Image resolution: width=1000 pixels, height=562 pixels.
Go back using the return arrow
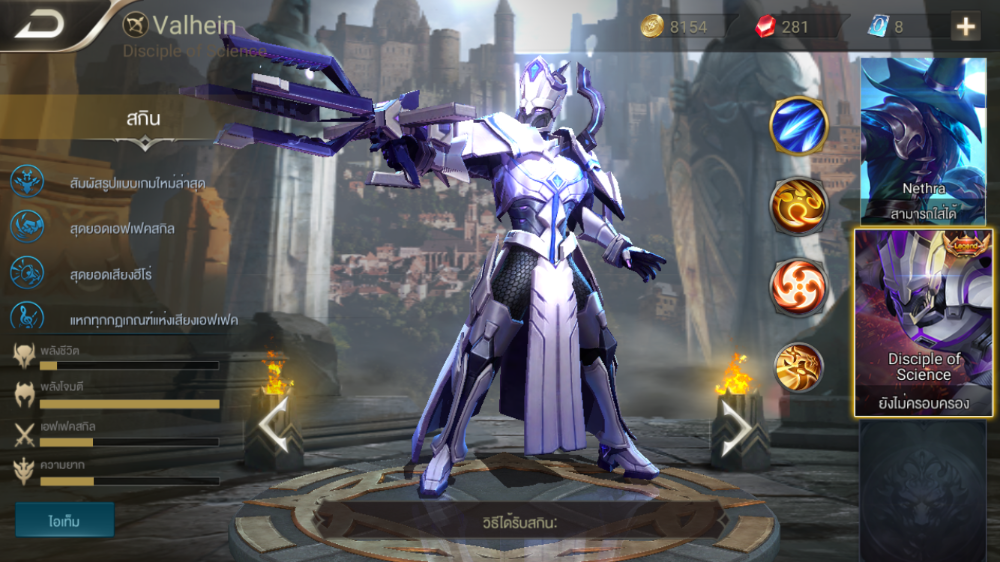(40, 26)
